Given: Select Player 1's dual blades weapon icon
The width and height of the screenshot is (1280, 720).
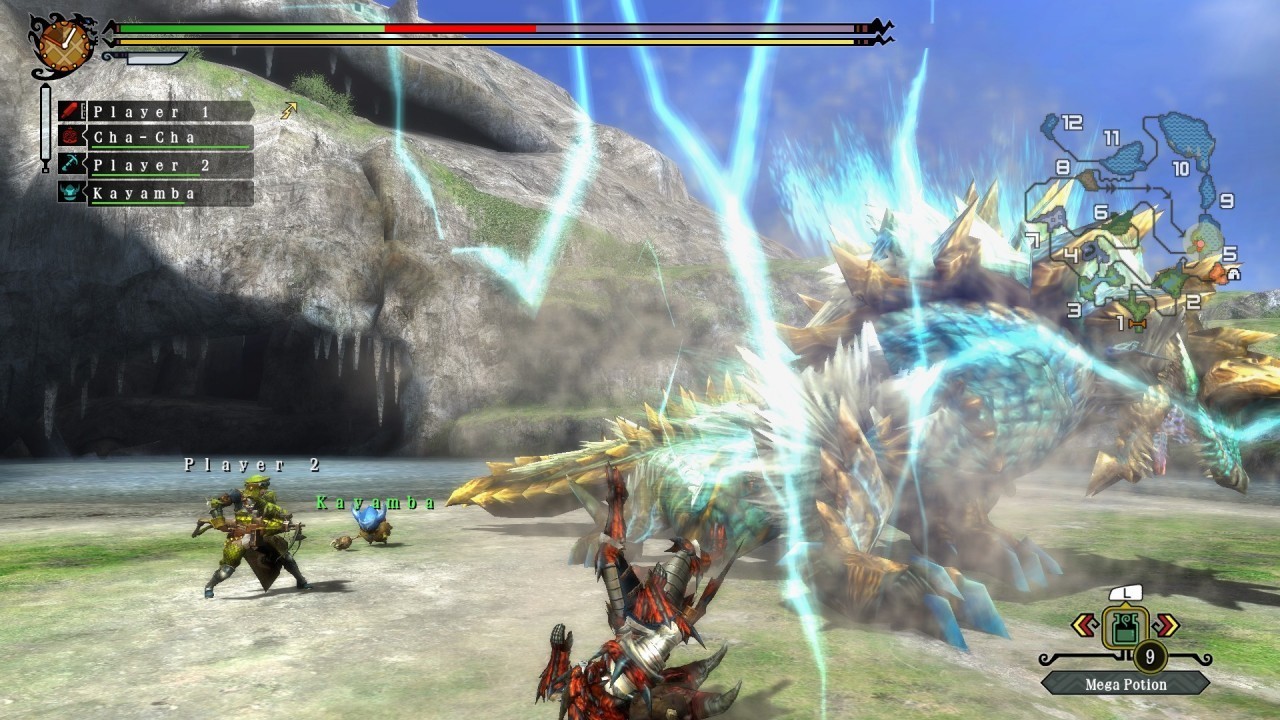Looking at the screenshot, I should 68,110.
